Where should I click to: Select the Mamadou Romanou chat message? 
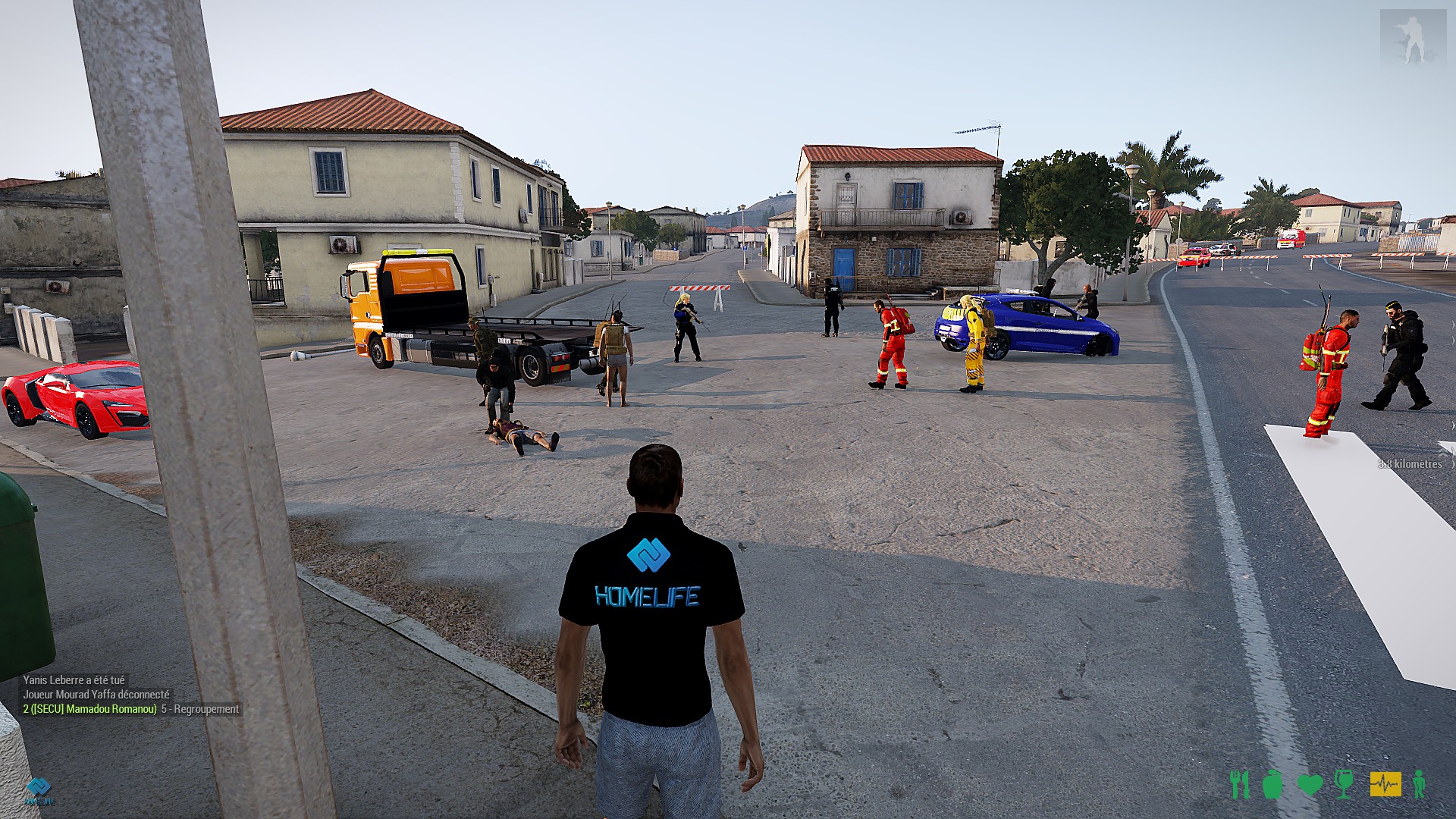pos(130,709)
